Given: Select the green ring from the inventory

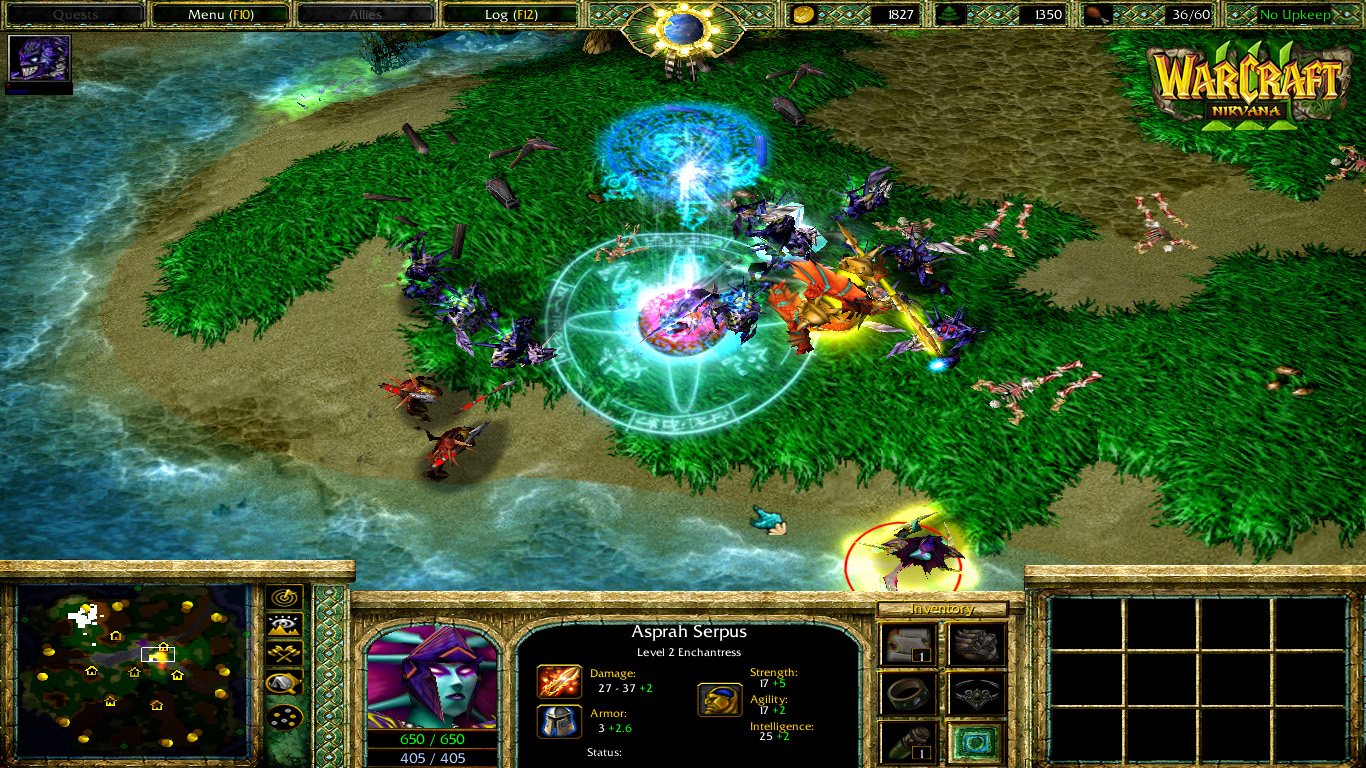Looking at the screenshot, I should coord(905,695).
